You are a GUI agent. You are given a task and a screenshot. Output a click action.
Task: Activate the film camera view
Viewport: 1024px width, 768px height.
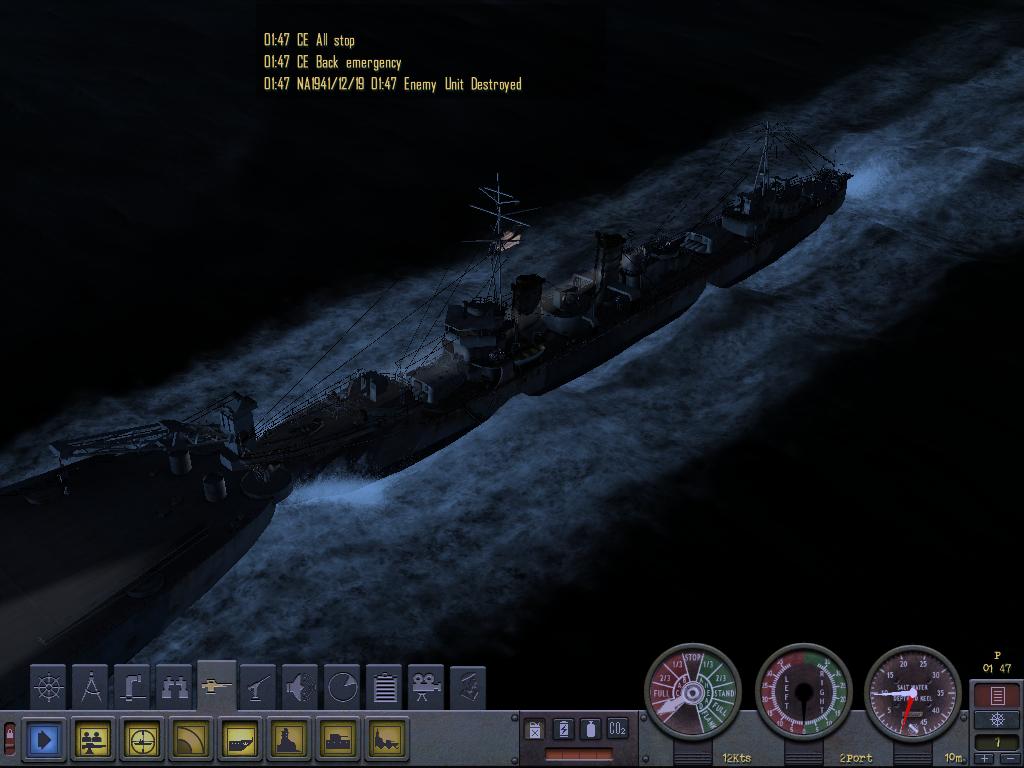tap(426, 687)
